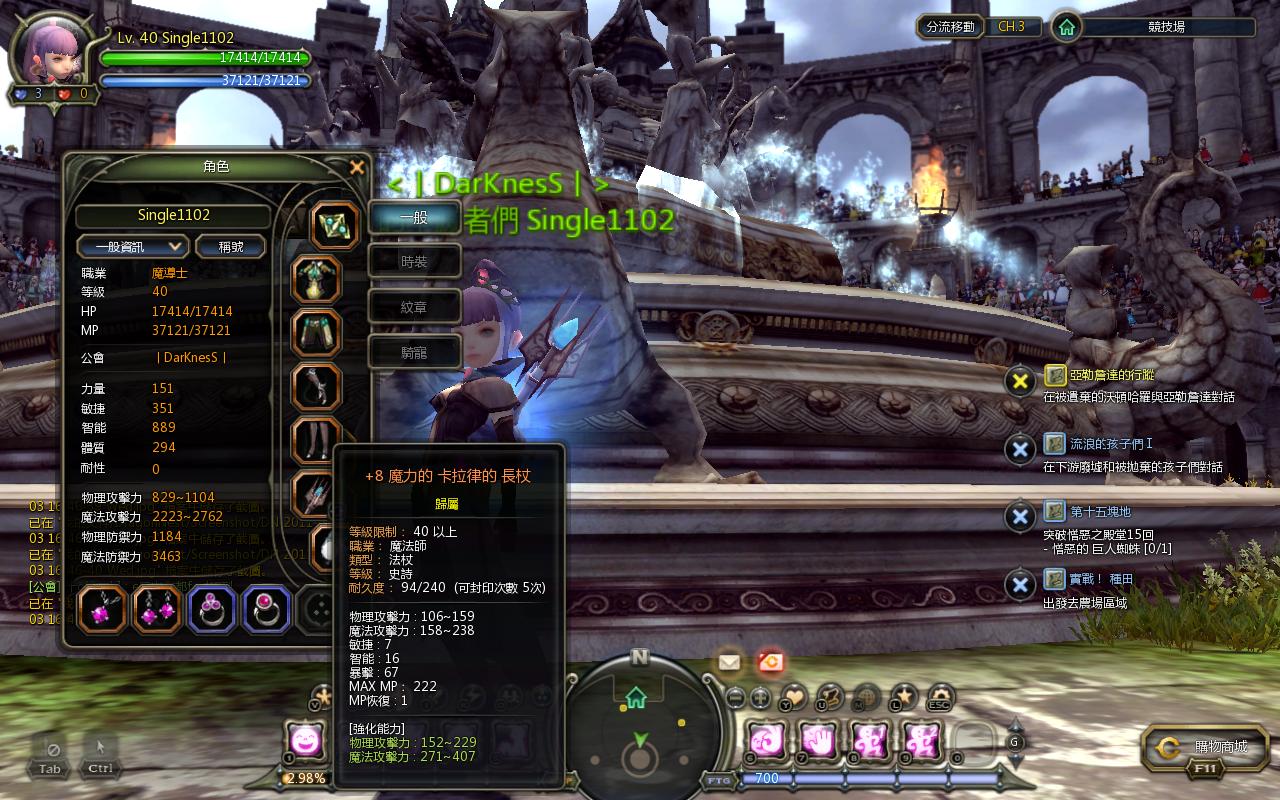Select the pink earrings slot
Viewport: 1280px width, 800px height.
point(157,609)
